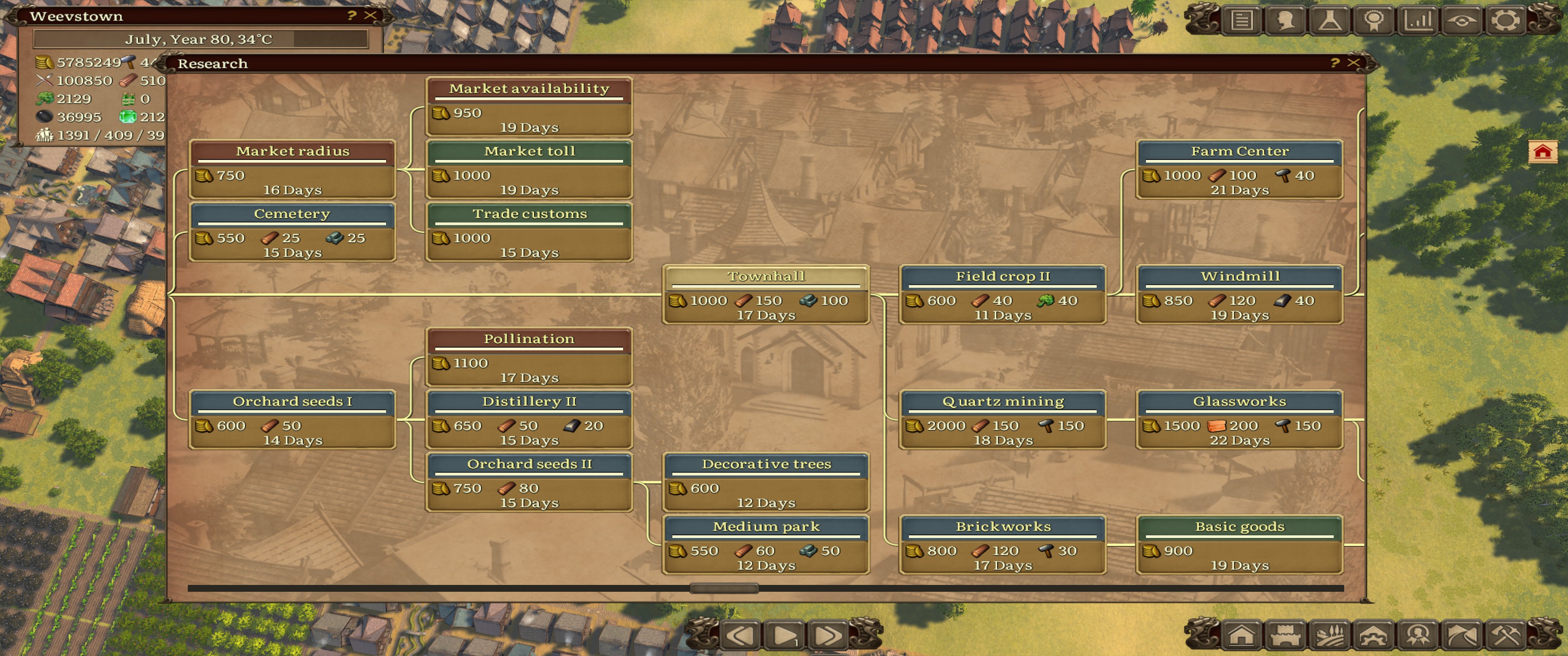The height and width of the screenshot is (656, 1568).
Task: Research the Market availability technology
Action: pos(529,107)
